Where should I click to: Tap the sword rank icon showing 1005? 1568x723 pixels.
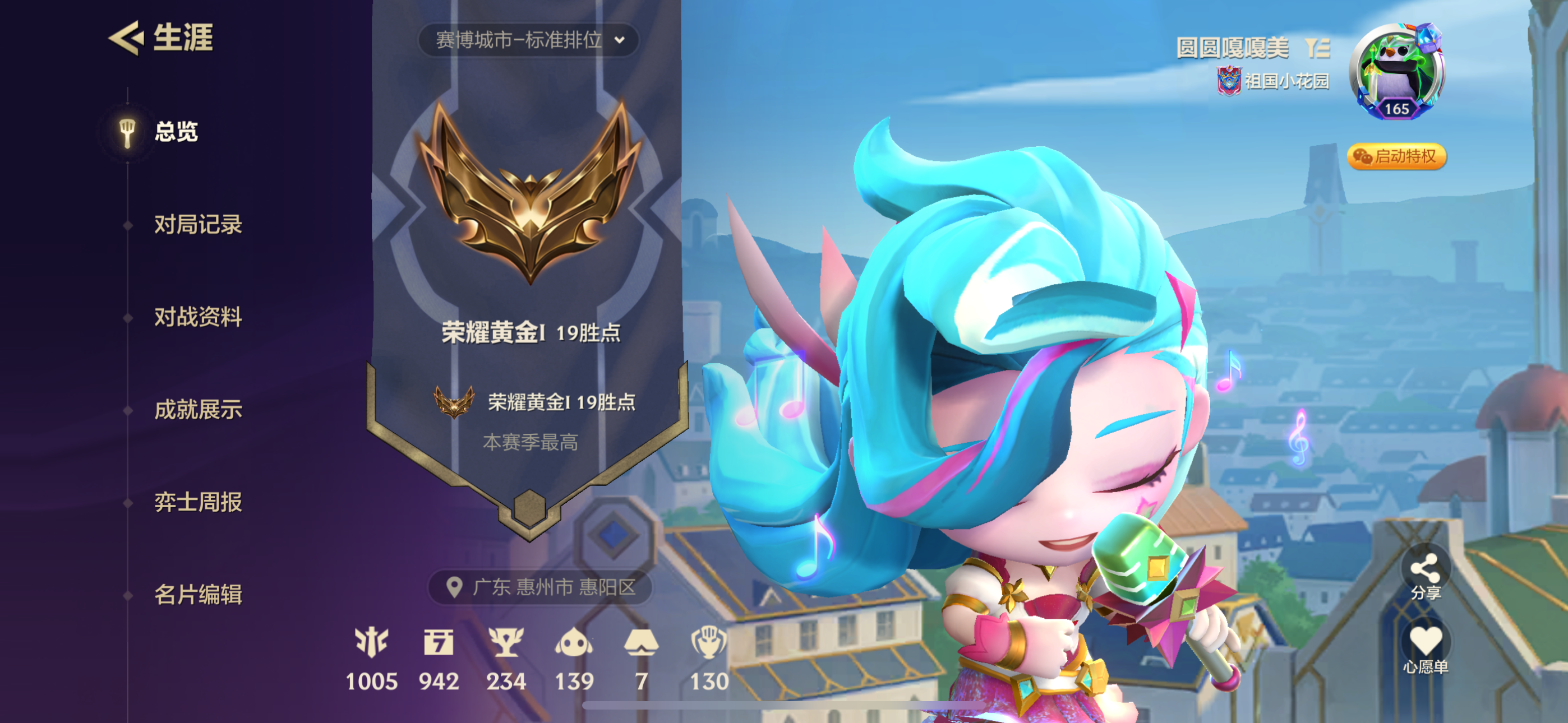point(372,642)
